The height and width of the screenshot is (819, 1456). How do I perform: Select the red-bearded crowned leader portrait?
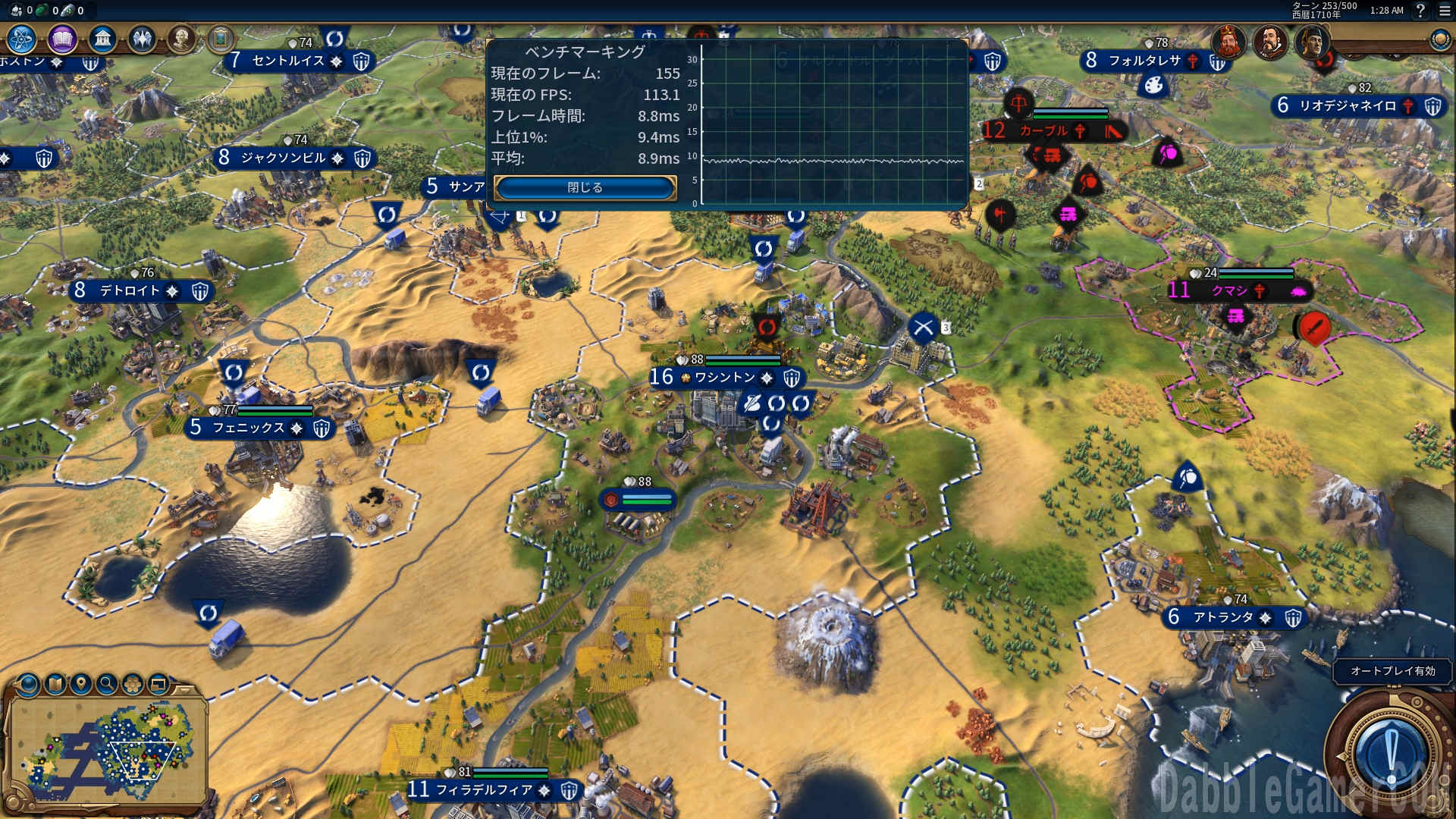(1228, 40)
